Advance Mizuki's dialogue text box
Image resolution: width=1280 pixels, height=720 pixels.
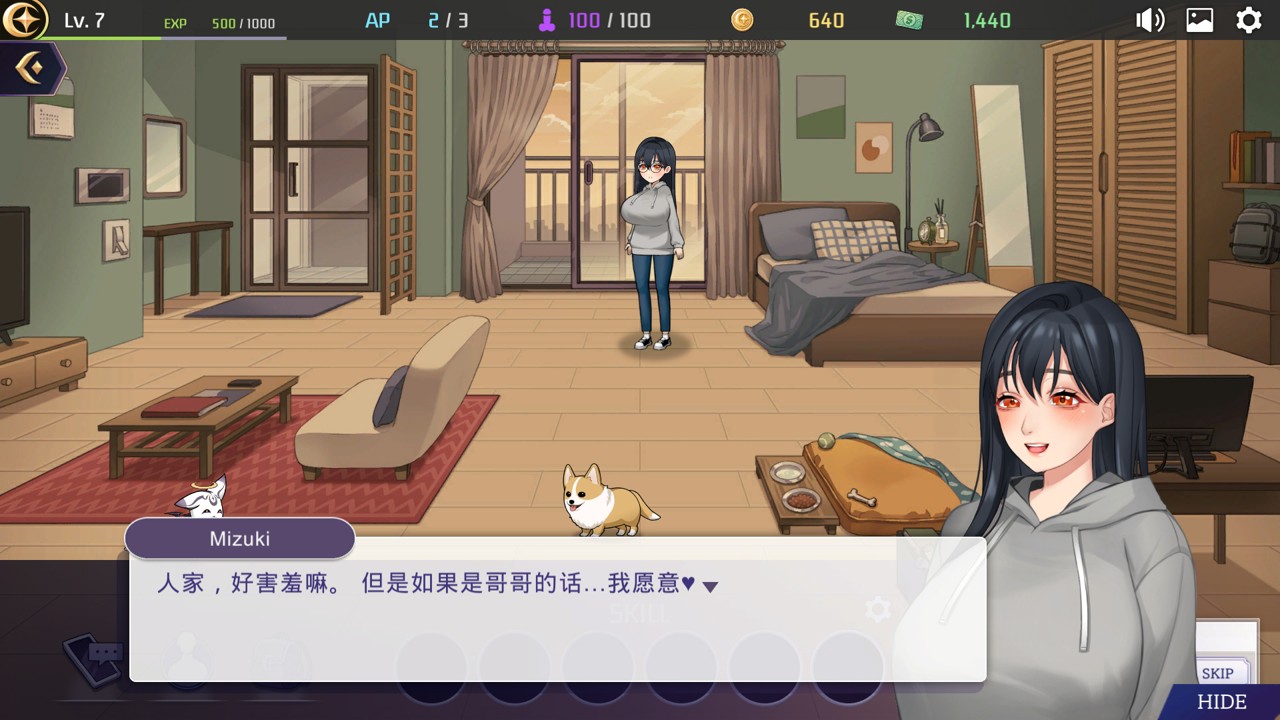click(x=557, y=610)
